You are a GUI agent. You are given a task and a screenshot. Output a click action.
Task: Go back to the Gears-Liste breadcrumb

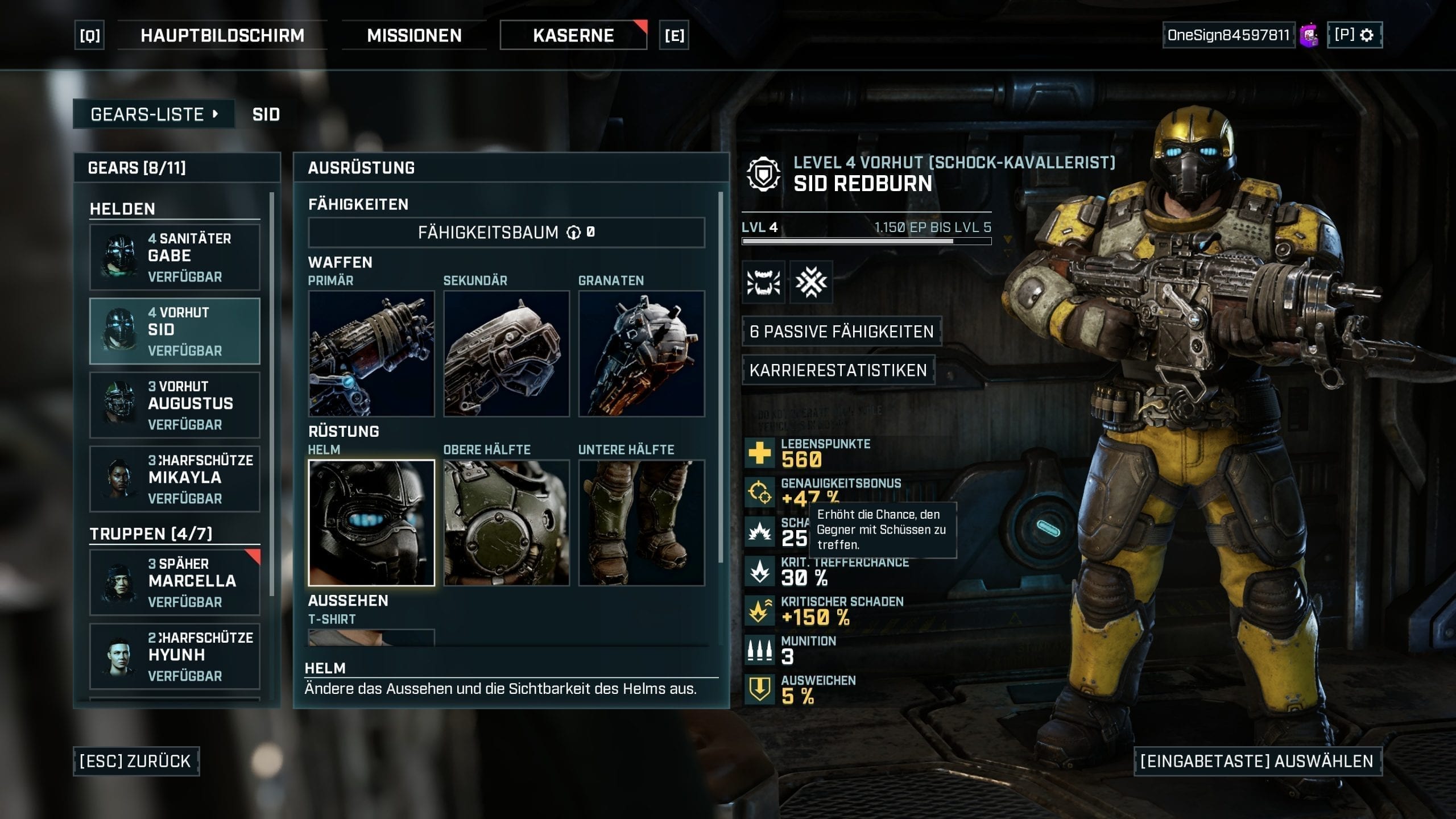[154, 114]
